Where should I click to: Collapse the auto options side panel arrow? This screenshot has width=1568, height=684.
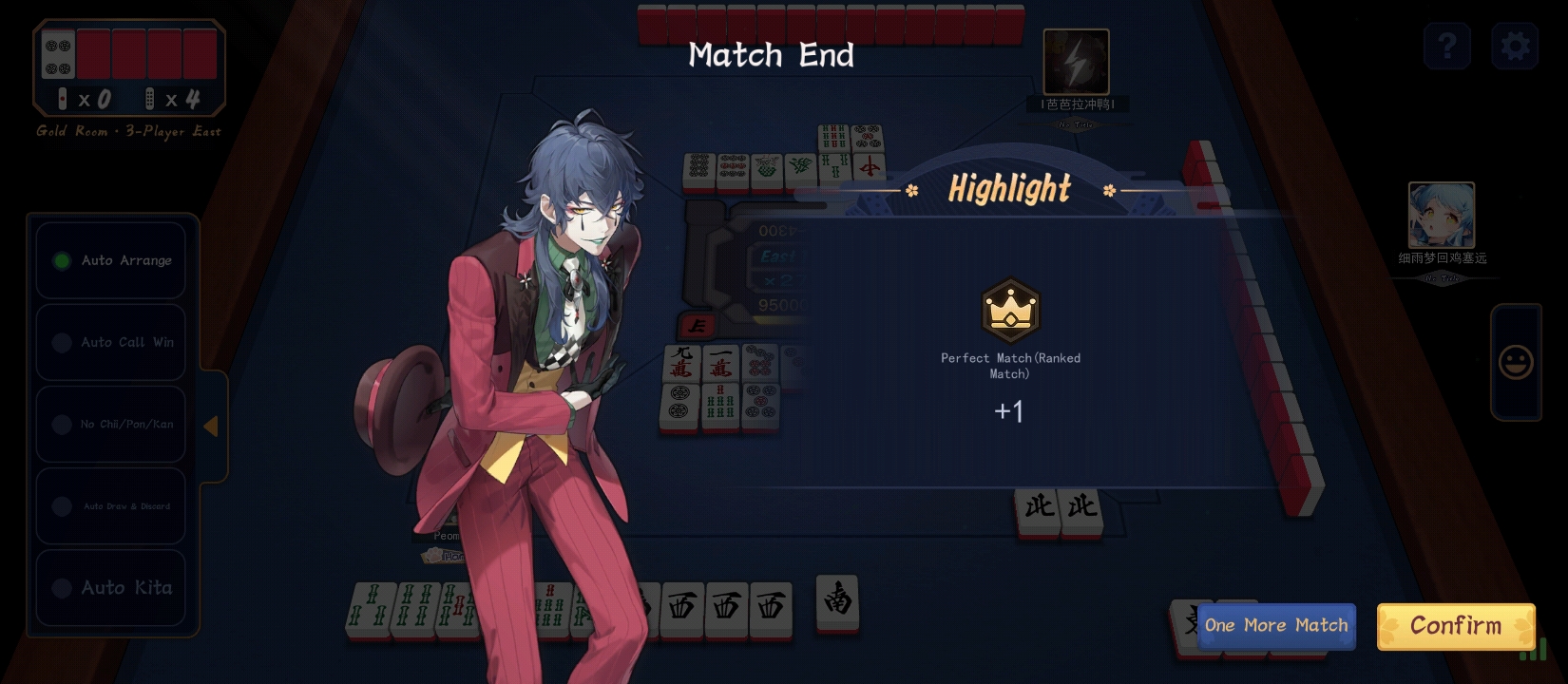[x=211, y=427]
